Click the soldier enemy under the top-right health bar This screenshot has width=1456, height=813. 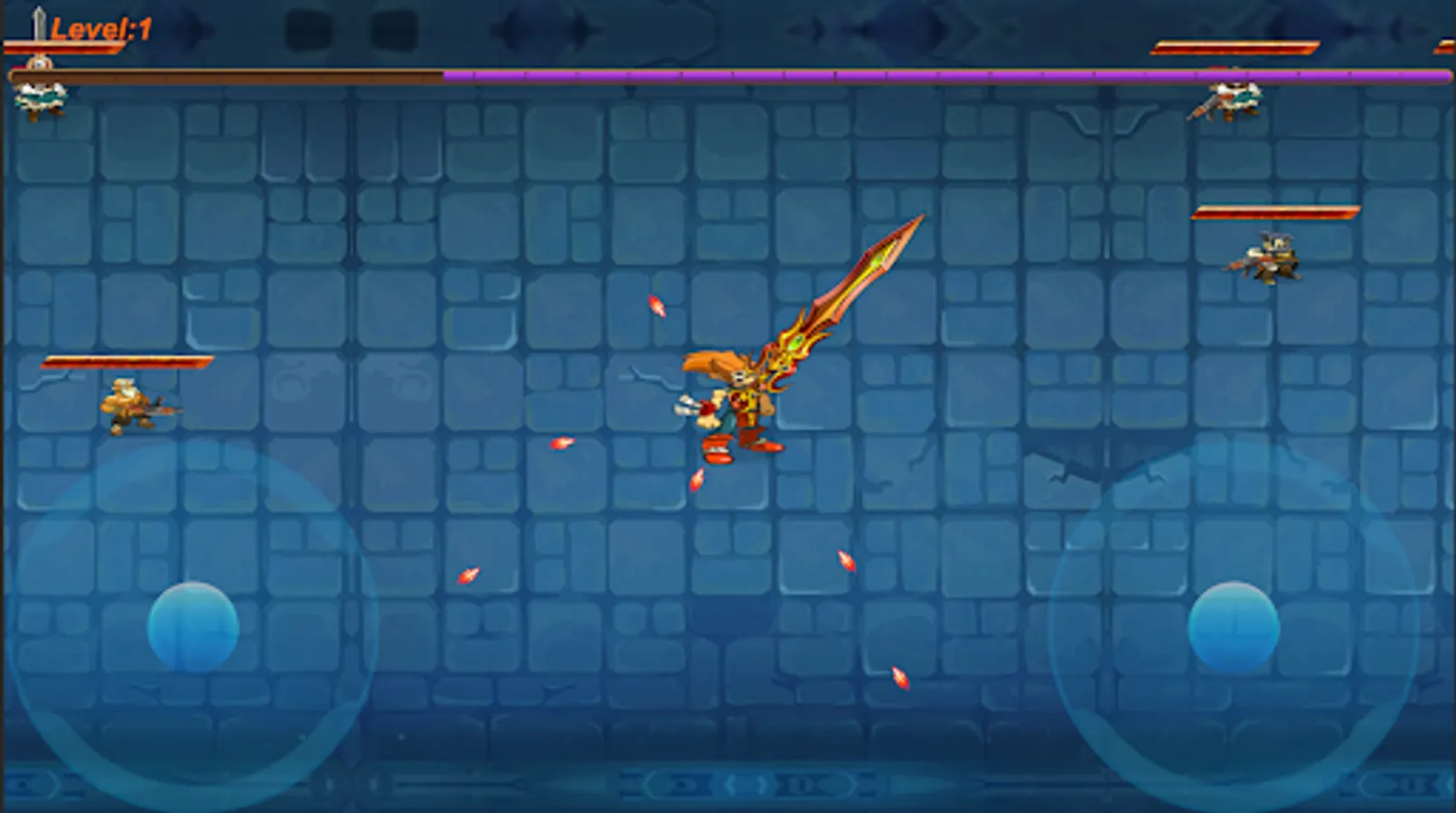pyautogui.click(x=1234, y=99)
